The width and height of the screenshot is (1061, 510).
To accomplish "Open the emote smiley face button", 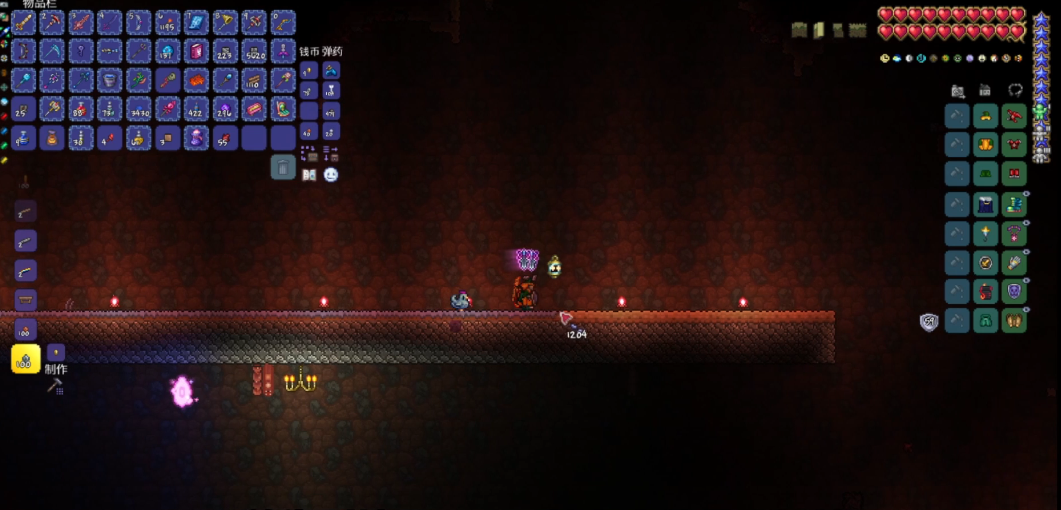I will tap(331, 175).
